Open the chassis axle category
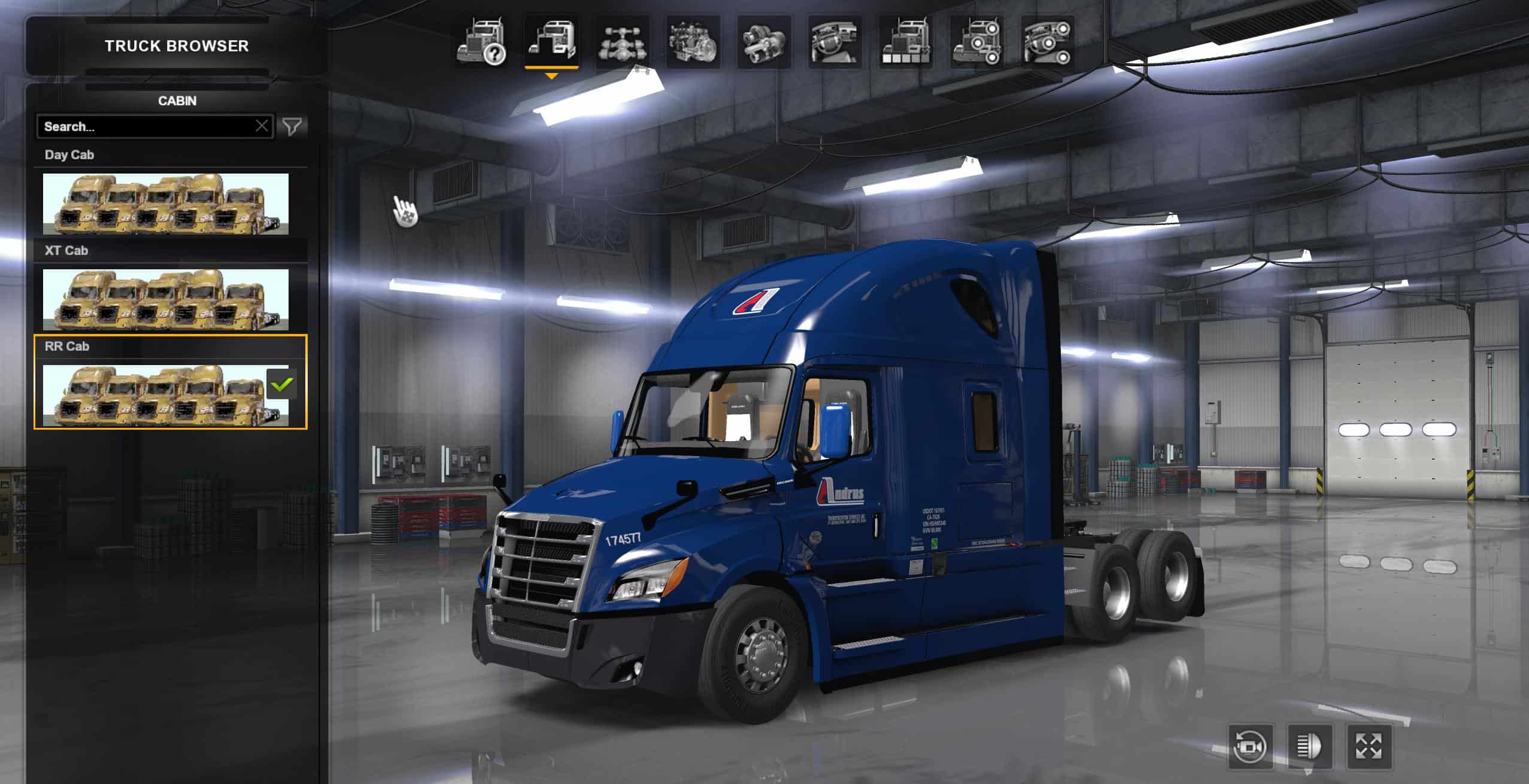The height and width of the screenshot is (784, 1529). click(622, 42)
